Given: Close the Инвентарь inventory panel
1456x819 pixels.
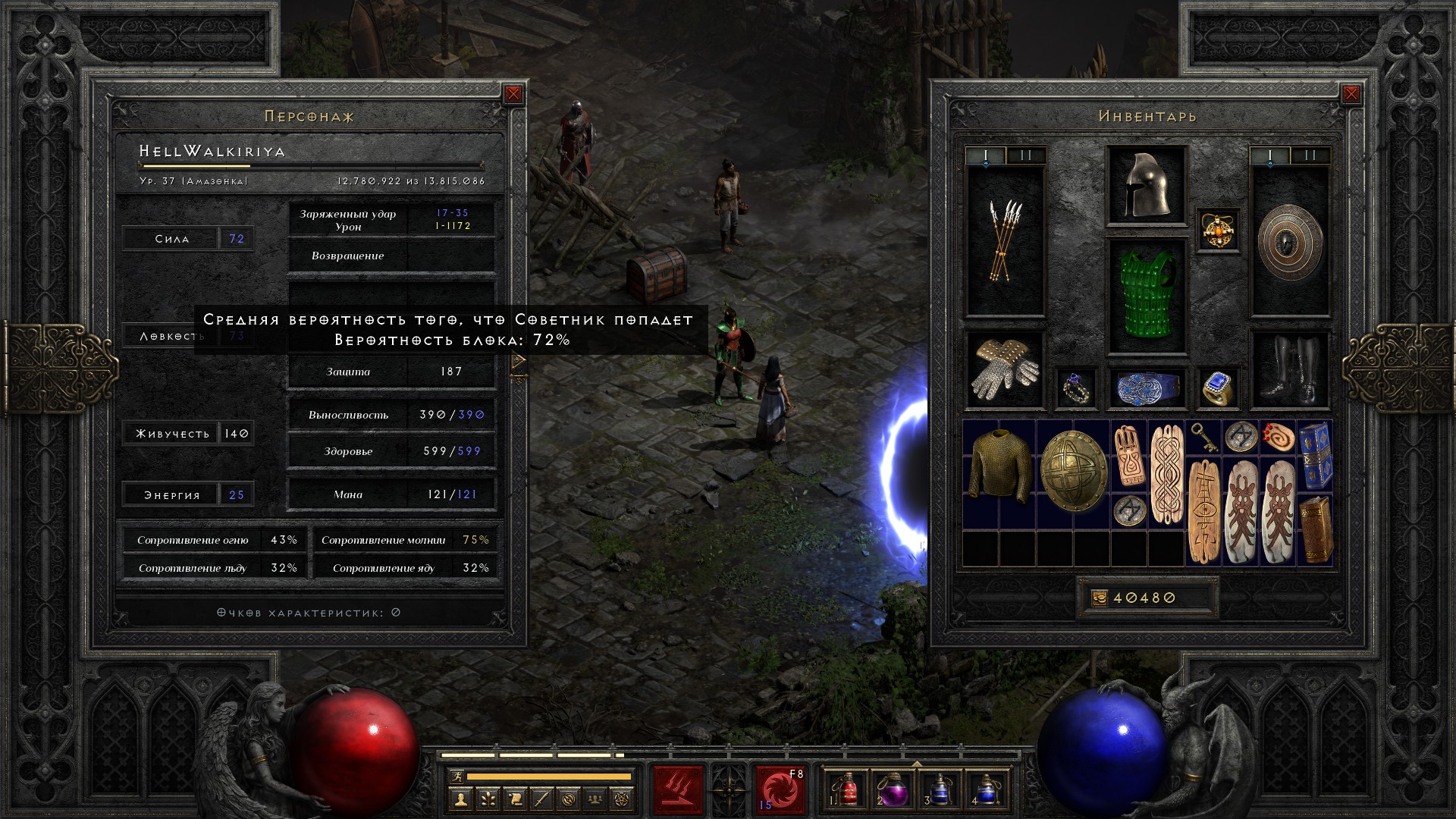Looking at the screenshot, I should tap(1351, 94).
